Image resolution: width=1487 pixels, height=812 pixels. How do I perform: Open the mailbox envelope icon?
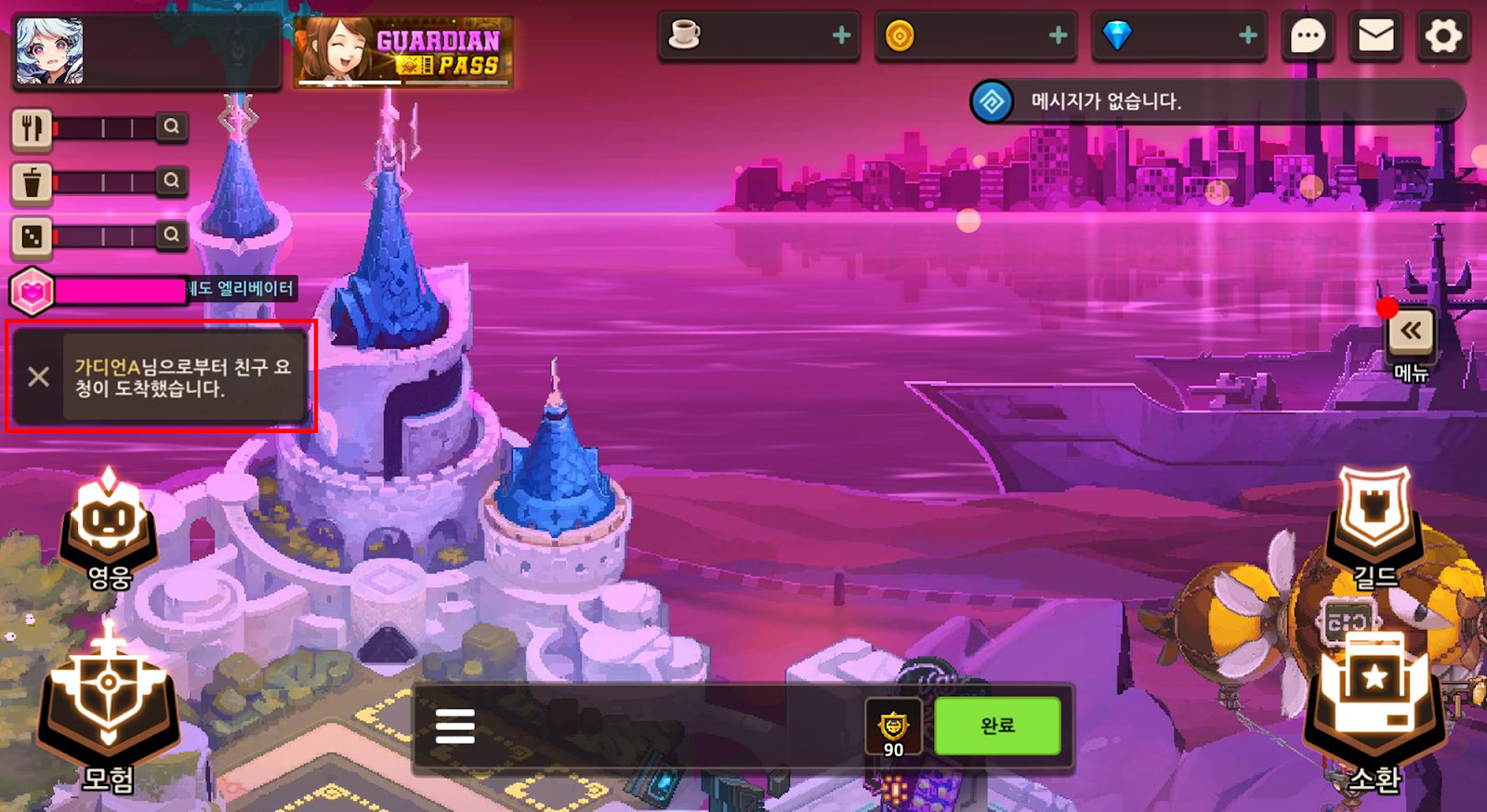[1375, 37]
